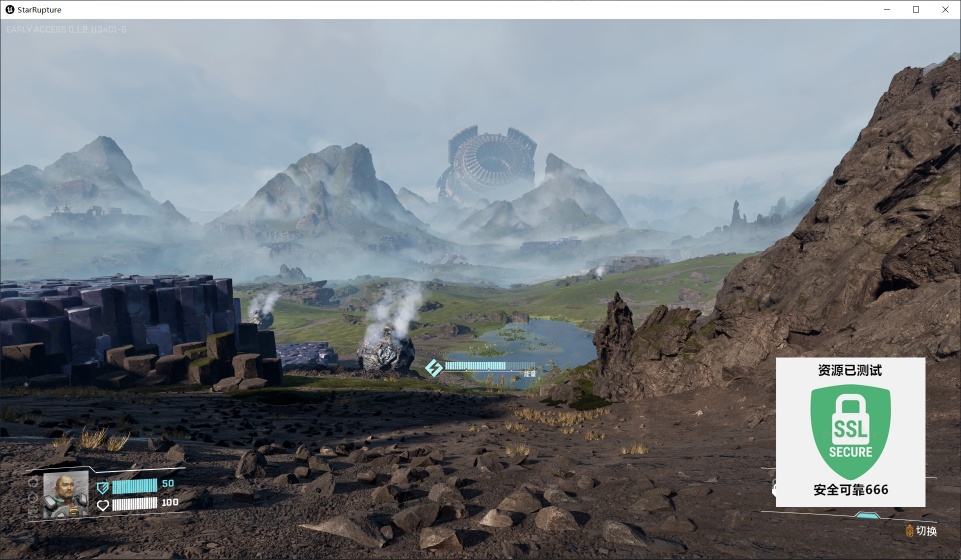Click the player character portrait
Viewport: 961px width, 560px height.
(65, 492)
